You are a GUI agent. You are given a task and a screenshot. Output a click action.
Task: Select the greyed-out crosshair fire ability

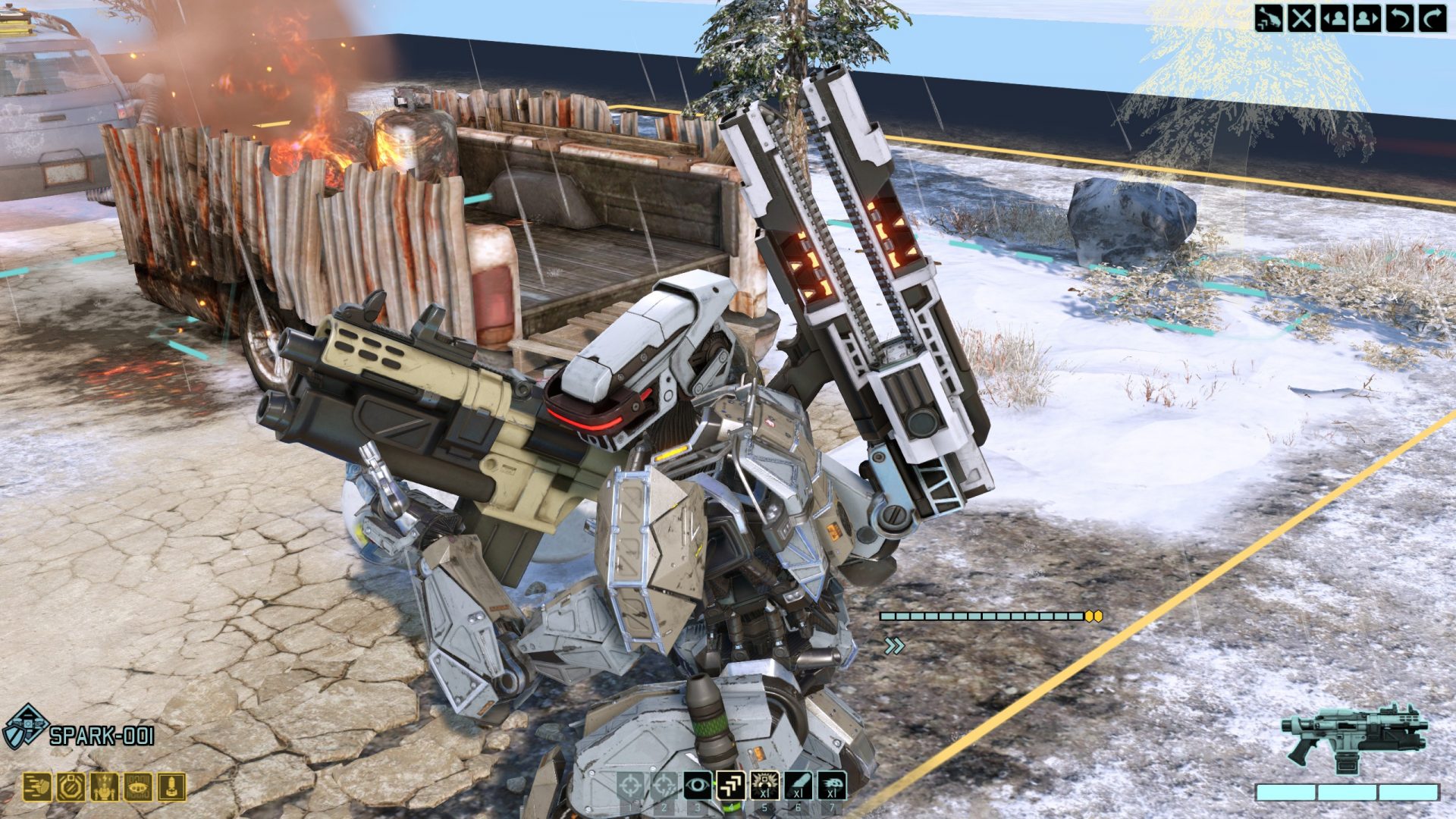630,786
